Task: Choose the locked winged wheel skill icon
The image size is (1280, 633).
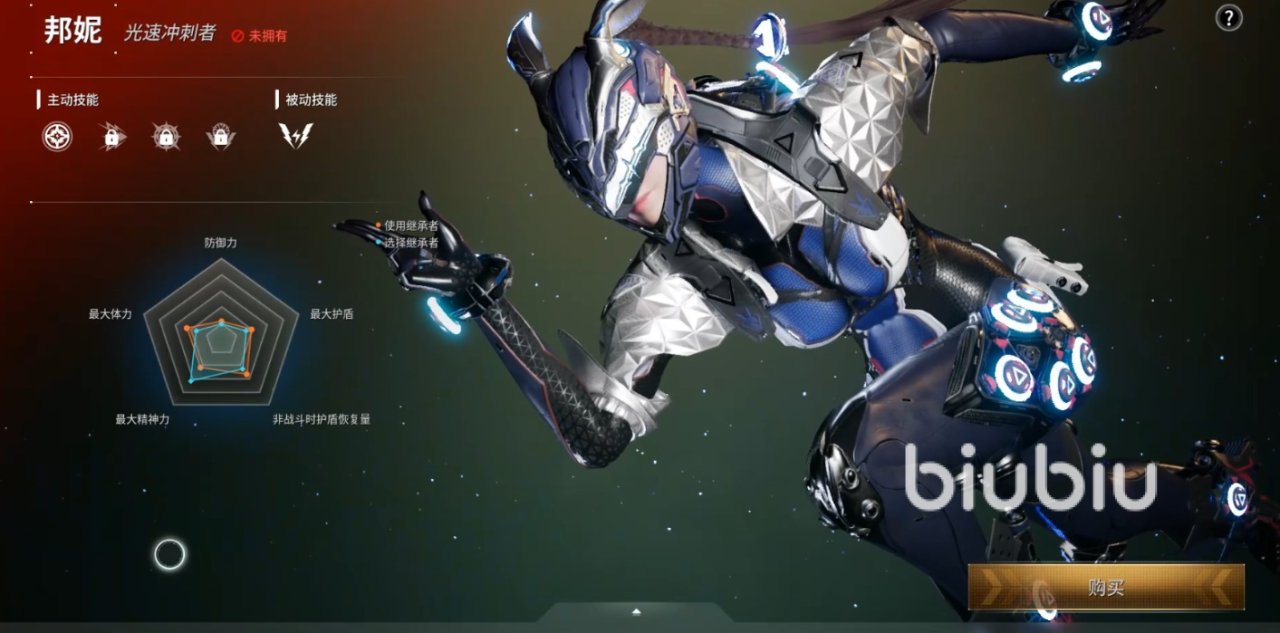Action: [x=220, y=136]
